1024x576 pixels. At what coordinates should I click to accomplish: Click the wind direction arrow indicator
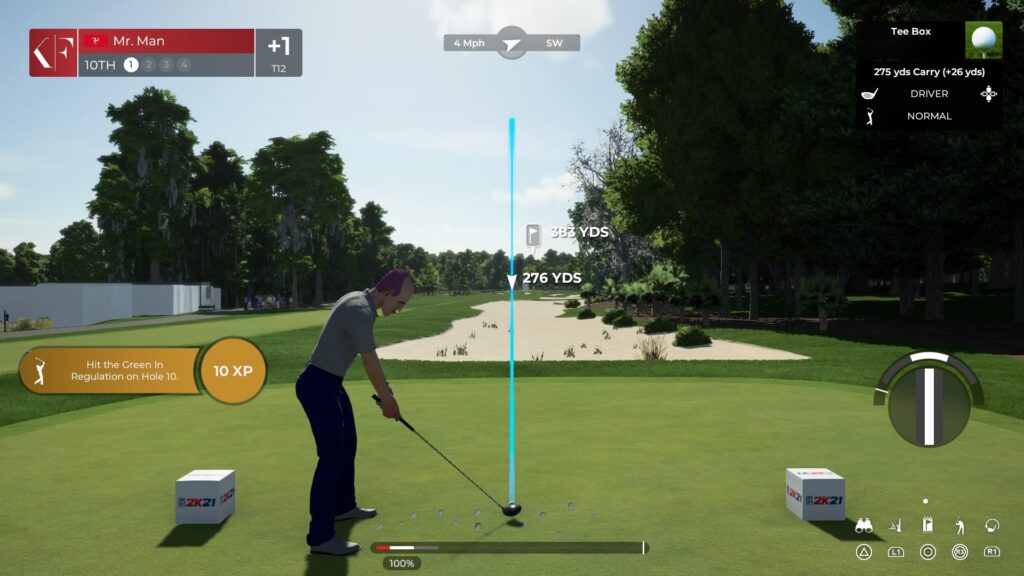point(512,43)
